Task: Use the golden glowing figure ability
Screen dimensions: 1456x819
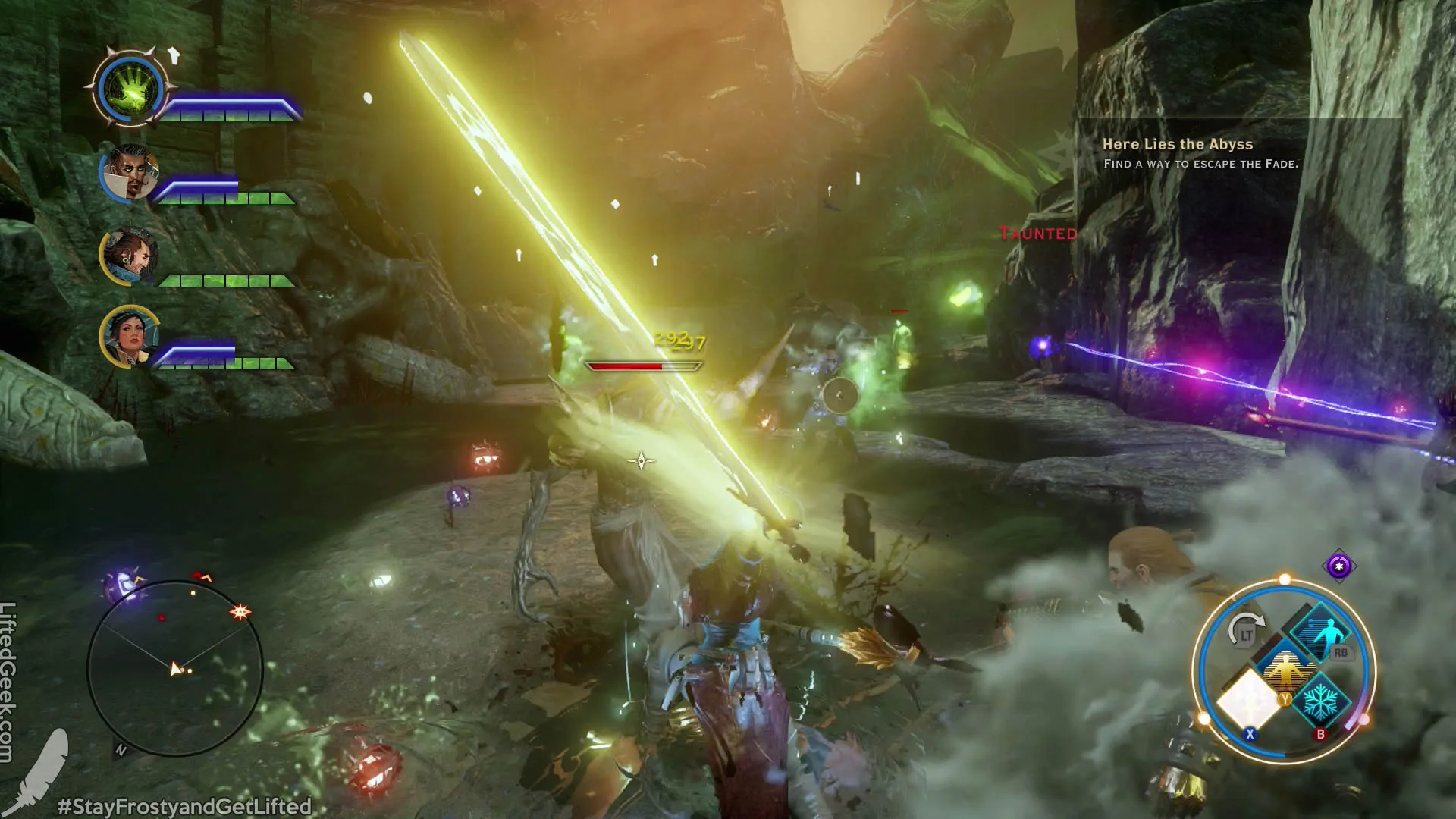Action: point(1285,671)
